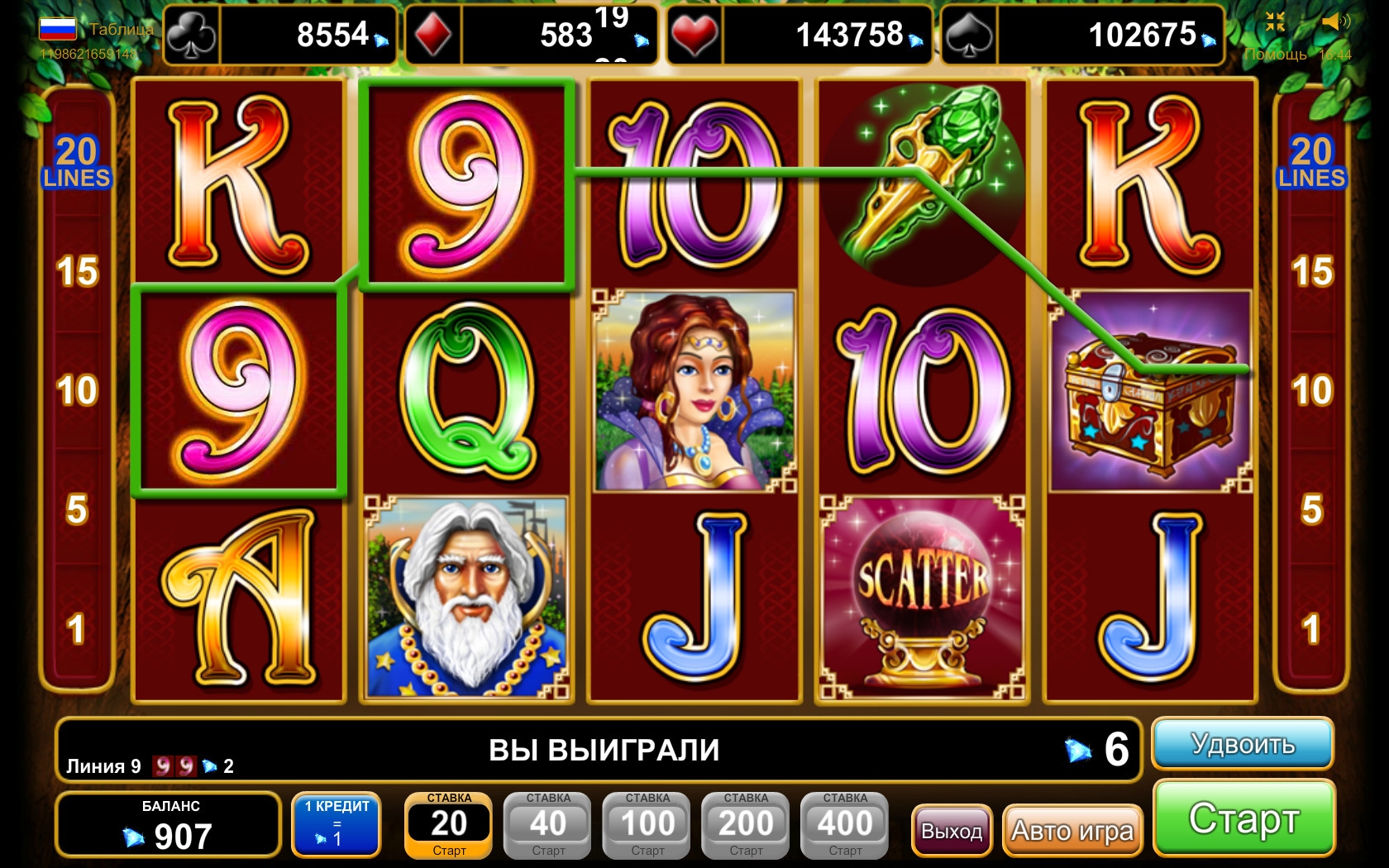The height and width of the screenshot is (868, 1389).
Task: Select 5 lines on the right panel
Action: pyautogui.click(x=1311, y=509)
